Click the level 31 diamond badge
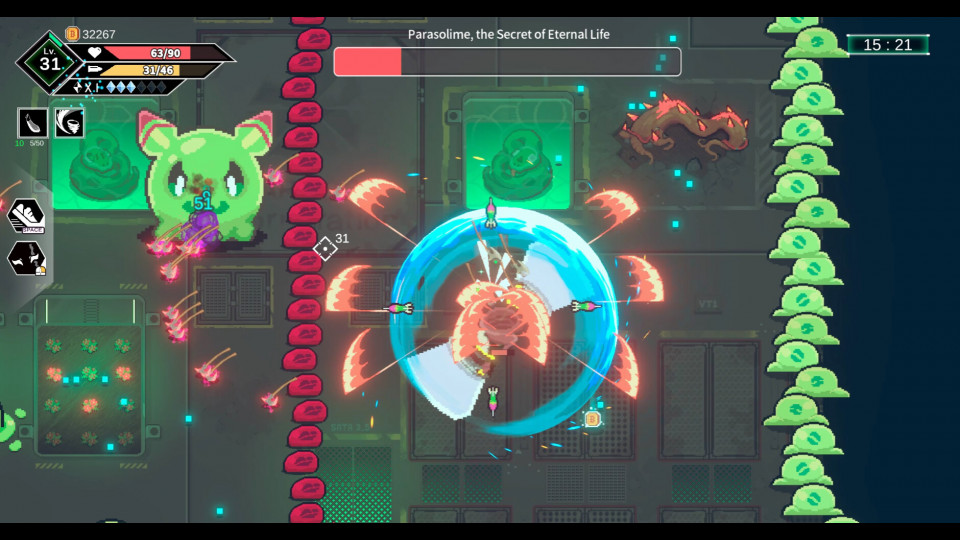Image resolution: width=960 pixels, height=540 pixels. [49, 63]
